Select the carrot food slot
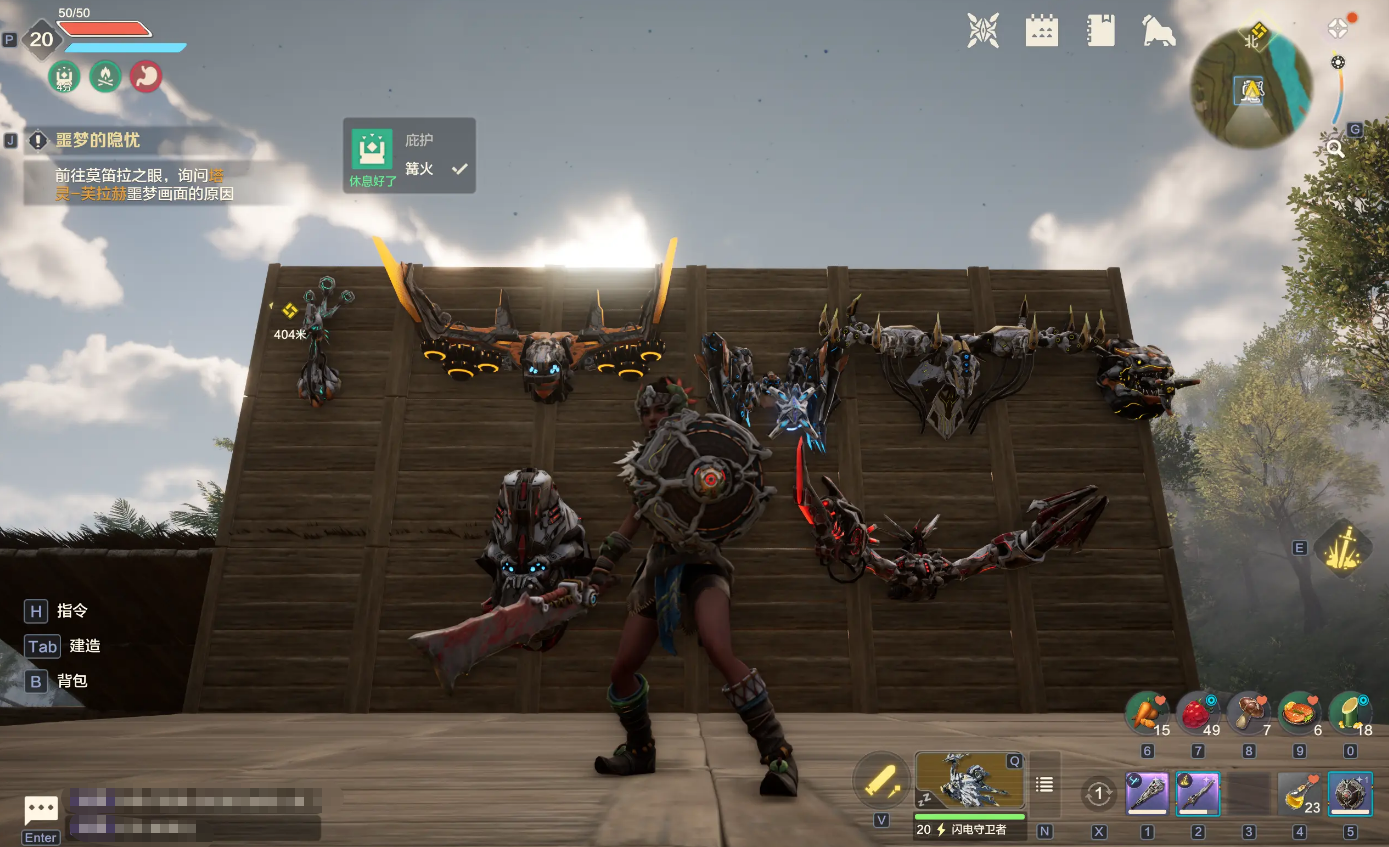This screenshot has width=1389, height=847. (x=1147, y=714)
